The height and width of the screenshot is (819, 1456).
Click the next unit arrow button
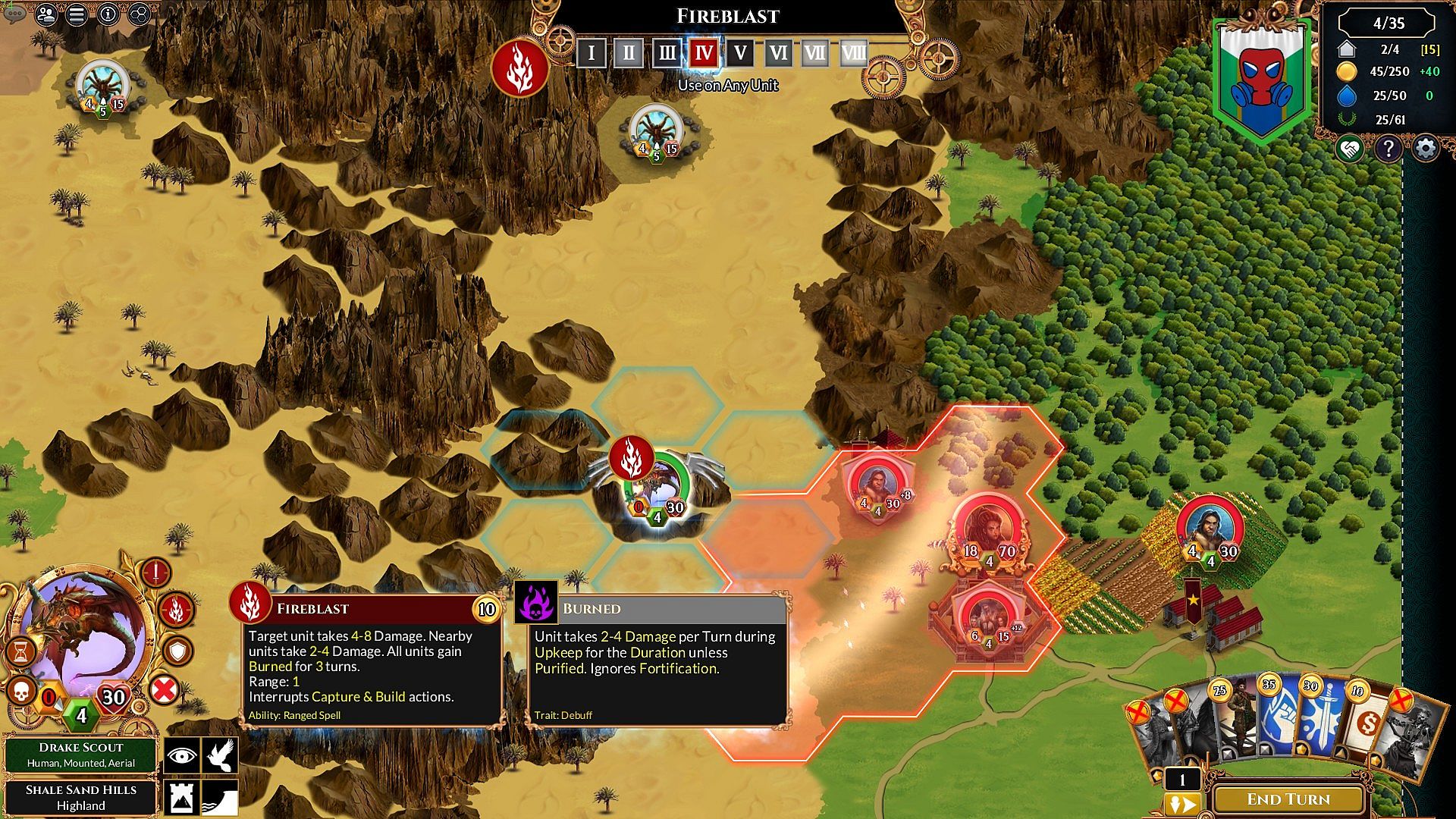point(1182,804)
